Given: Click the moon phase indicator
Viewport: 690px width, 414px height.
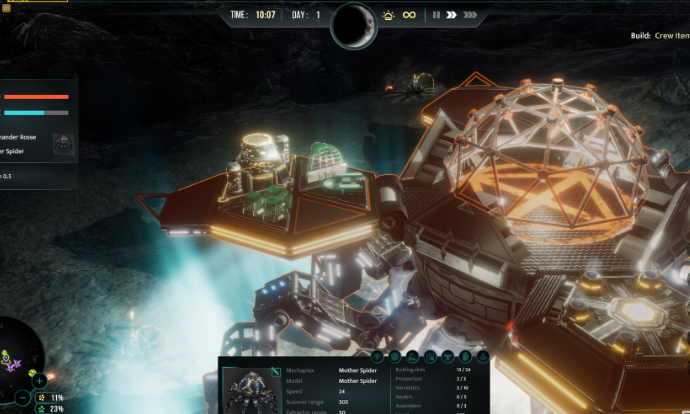Looking at the screenshot, I should click(353, 25).
